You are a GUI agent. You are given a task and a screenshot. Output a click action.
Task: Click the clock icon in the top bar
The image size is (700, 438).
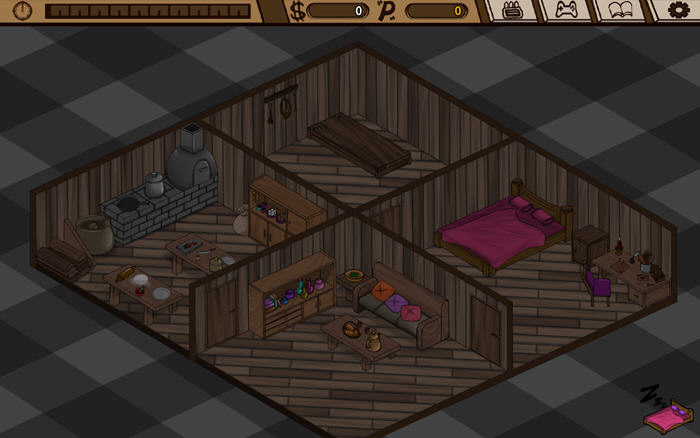click(22, 11)
